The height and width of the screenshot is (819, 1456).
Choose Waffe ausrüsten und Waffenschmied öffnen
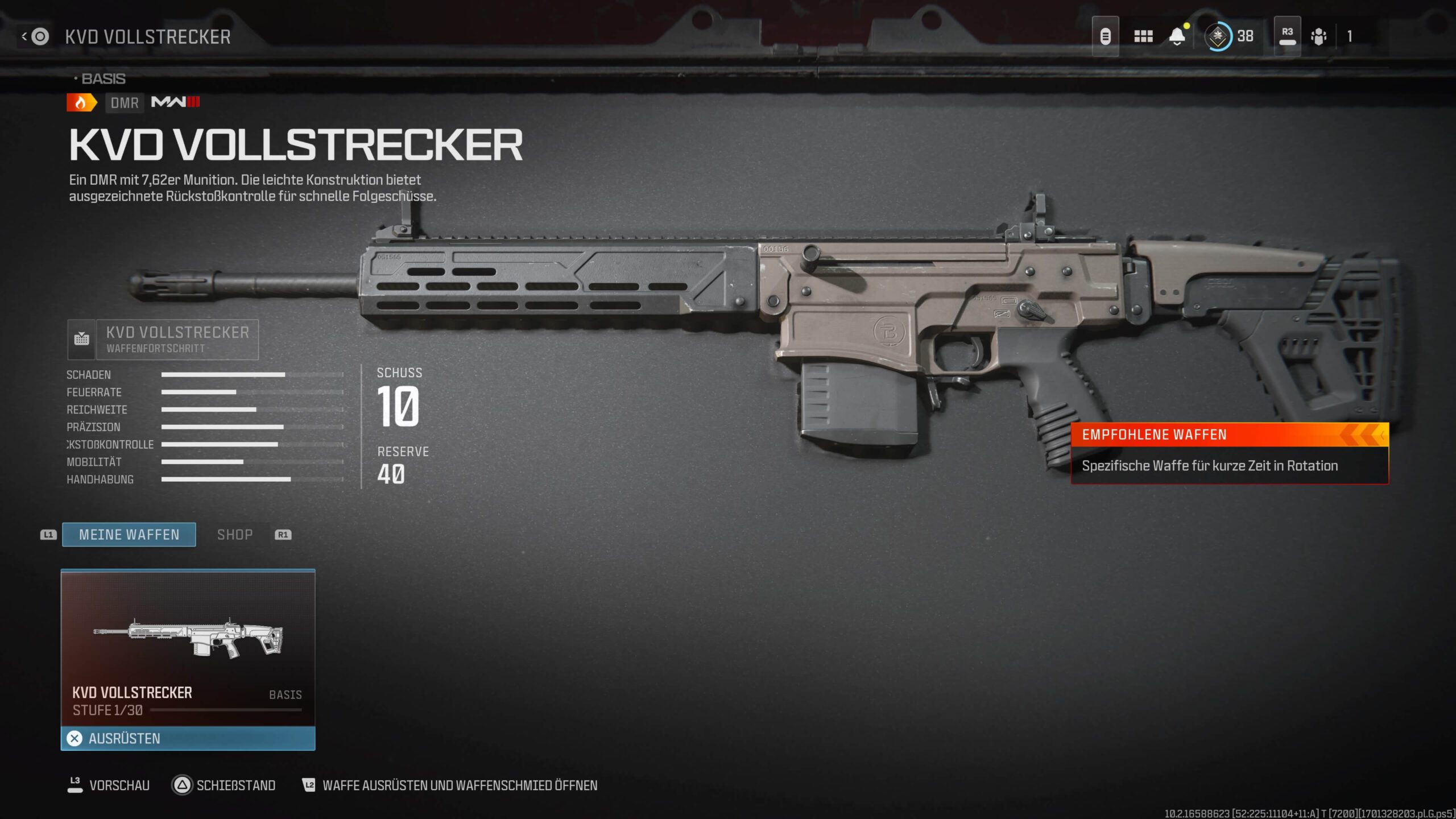(x=450, y=785)
